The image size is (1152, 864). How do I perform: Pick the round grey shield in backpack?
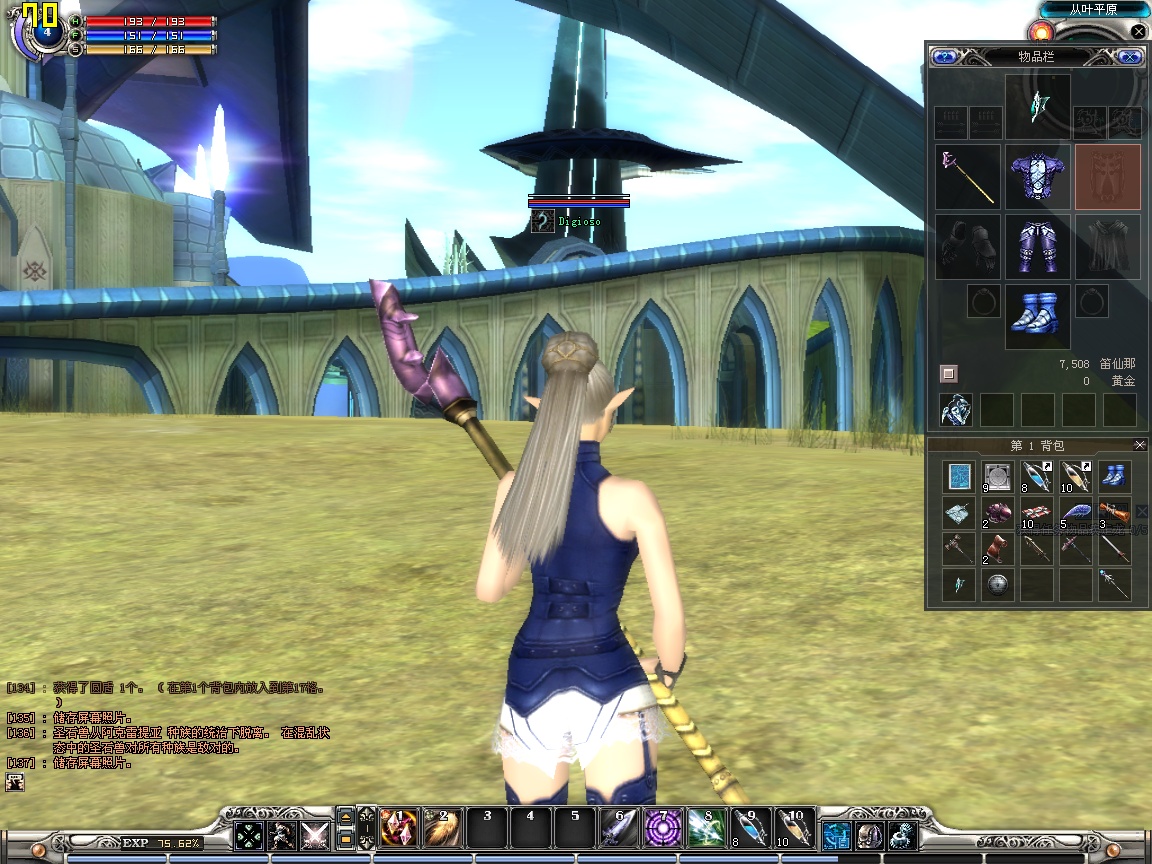(997, 585)
